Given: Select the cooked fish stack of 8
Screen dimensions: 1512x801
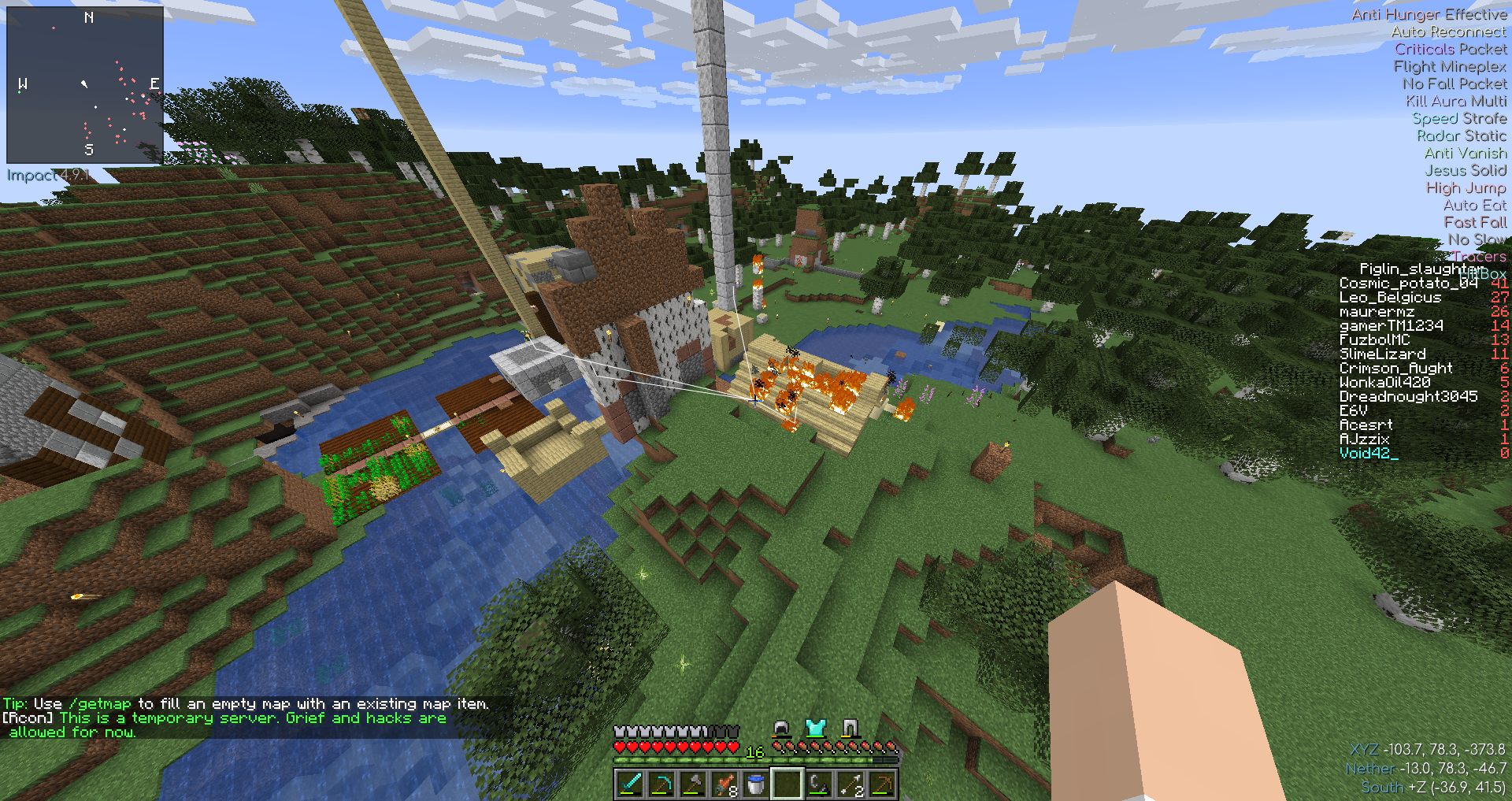Looking at the screenshot, I should coord(724,784).
